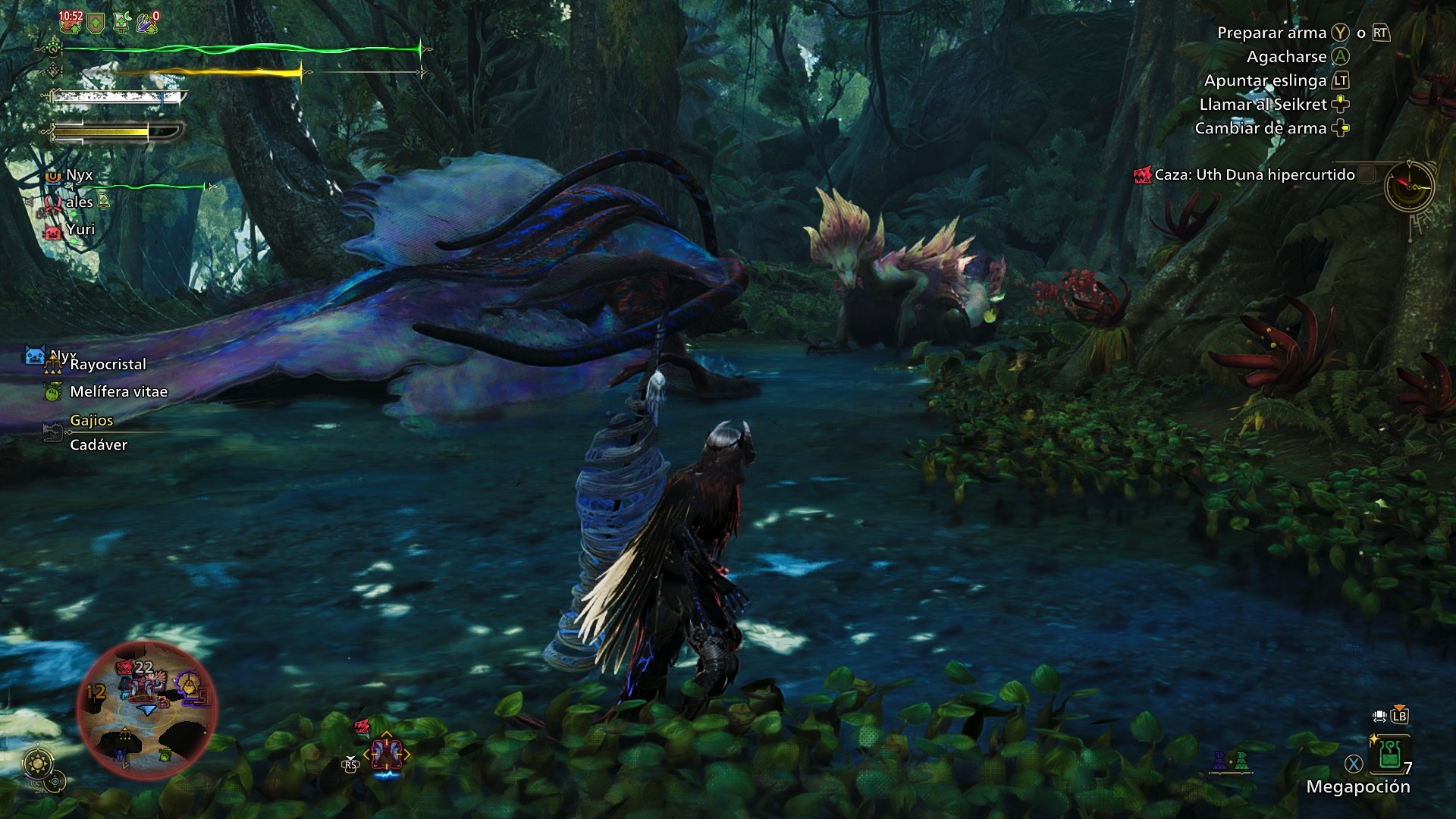
Task: Choose Rayocristal in the nearby list
Action: click(108, 365)
